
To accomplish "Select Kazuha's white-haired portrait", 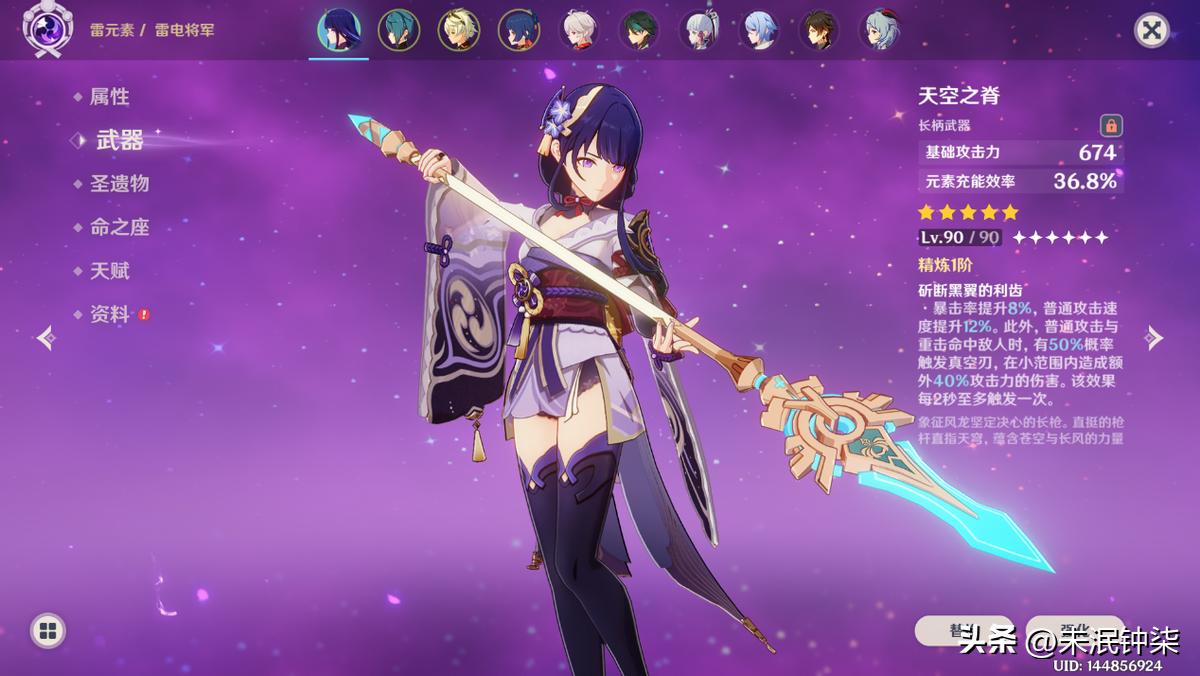I will [x=579, y=30].
